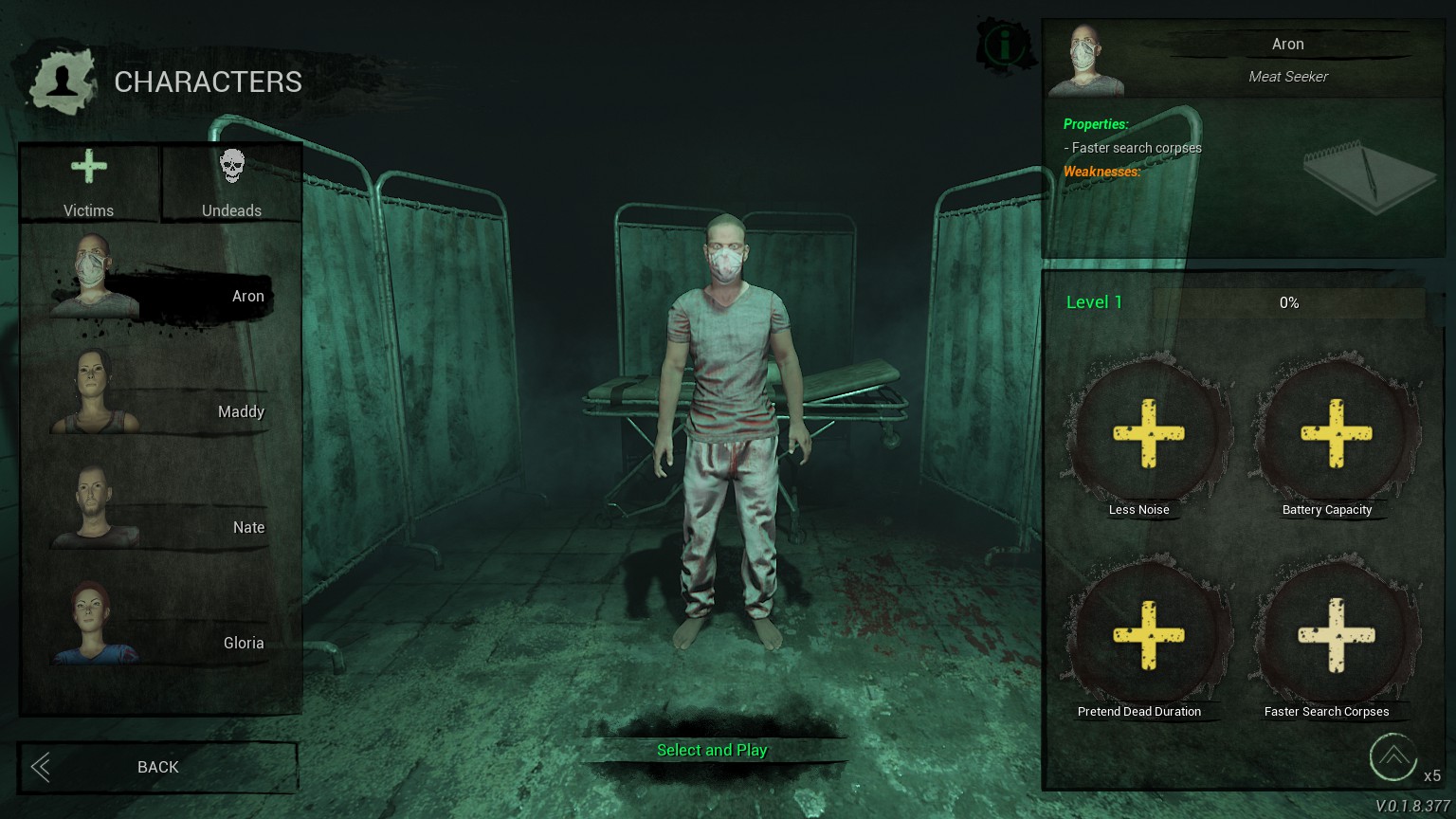Open the green info icon

pyautogui.click(x=1004, y=44)
